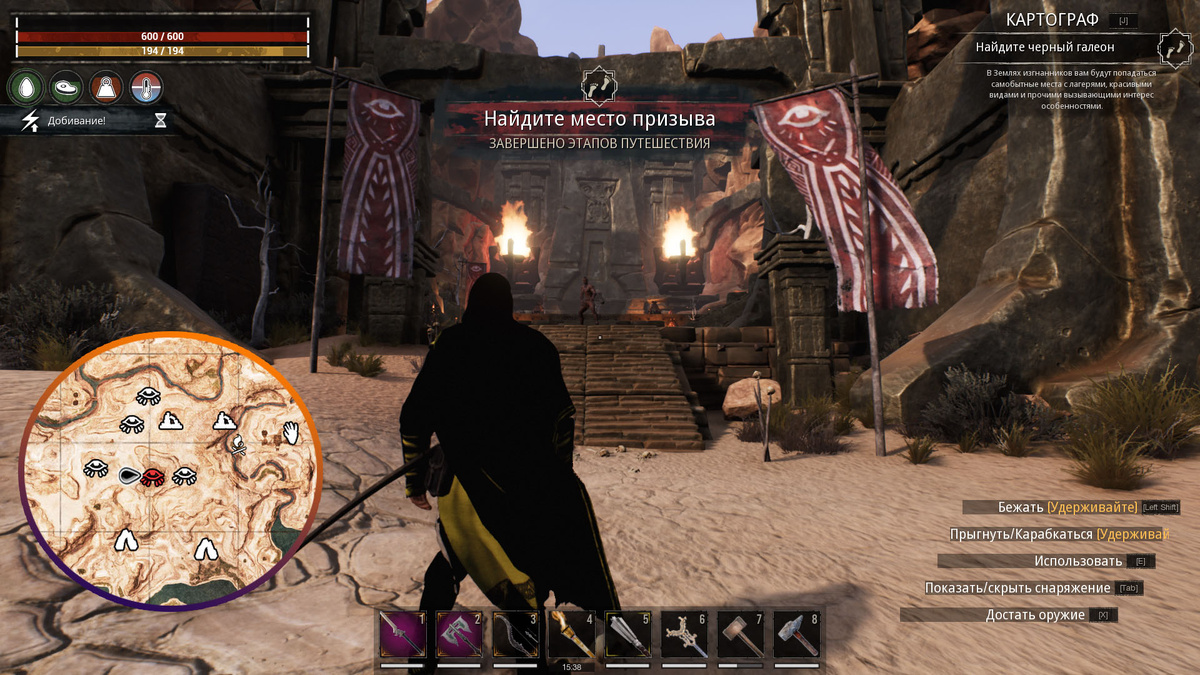This screenshot has width=1200, height=675.
Task: Click the Добивание! buff notification
Action: coord(75,122)
